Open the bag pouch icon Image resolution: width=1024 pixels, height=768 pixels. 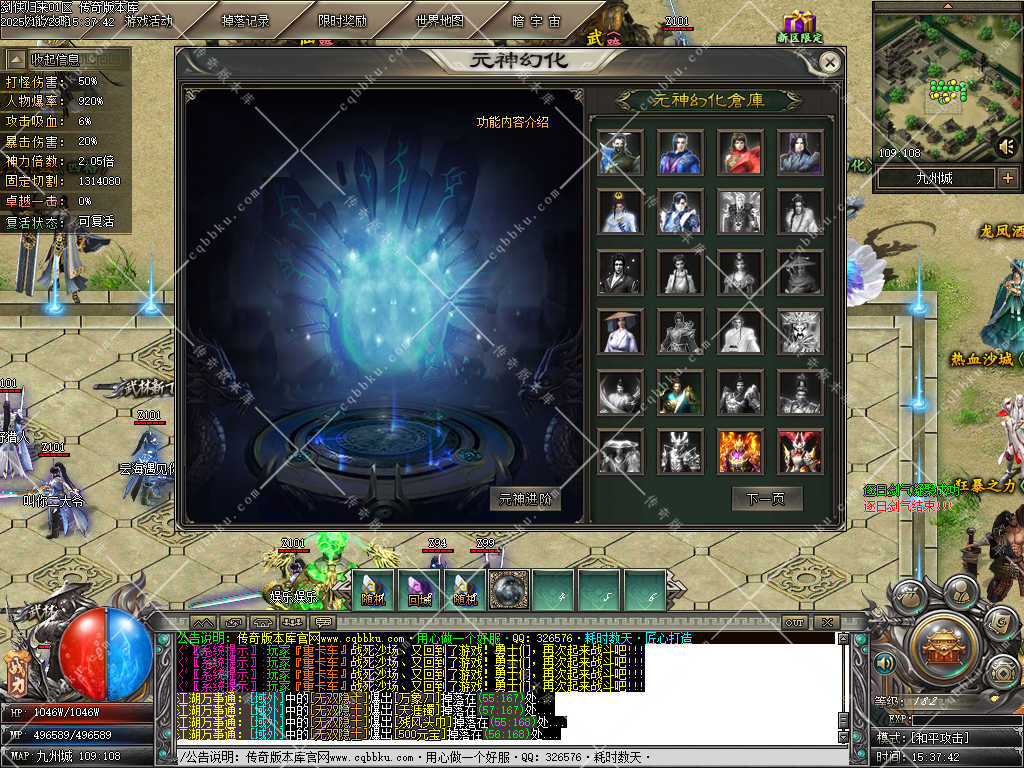pos(17,672)
